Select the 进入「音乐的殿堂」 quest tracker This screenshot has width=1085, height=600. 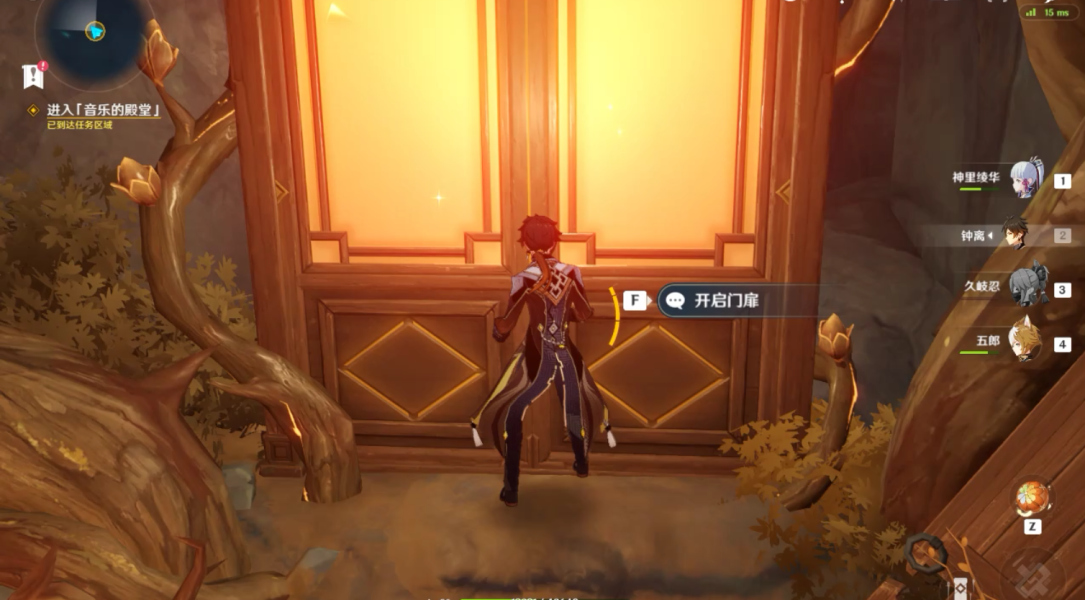click(x=102, y=110)
